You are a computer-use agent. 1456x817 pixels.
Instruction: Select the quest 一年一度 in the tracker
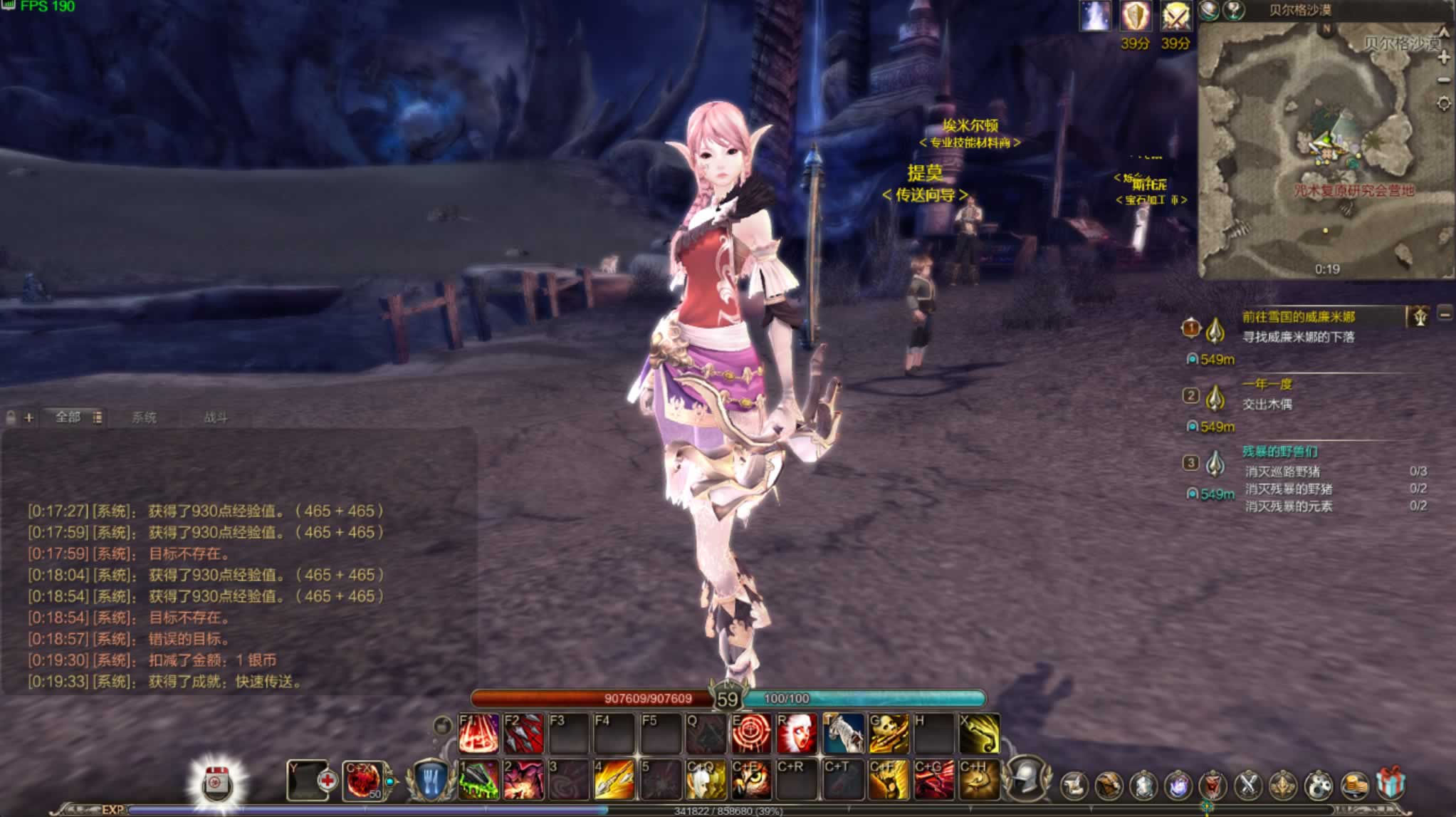click(x=1267, y=385)
